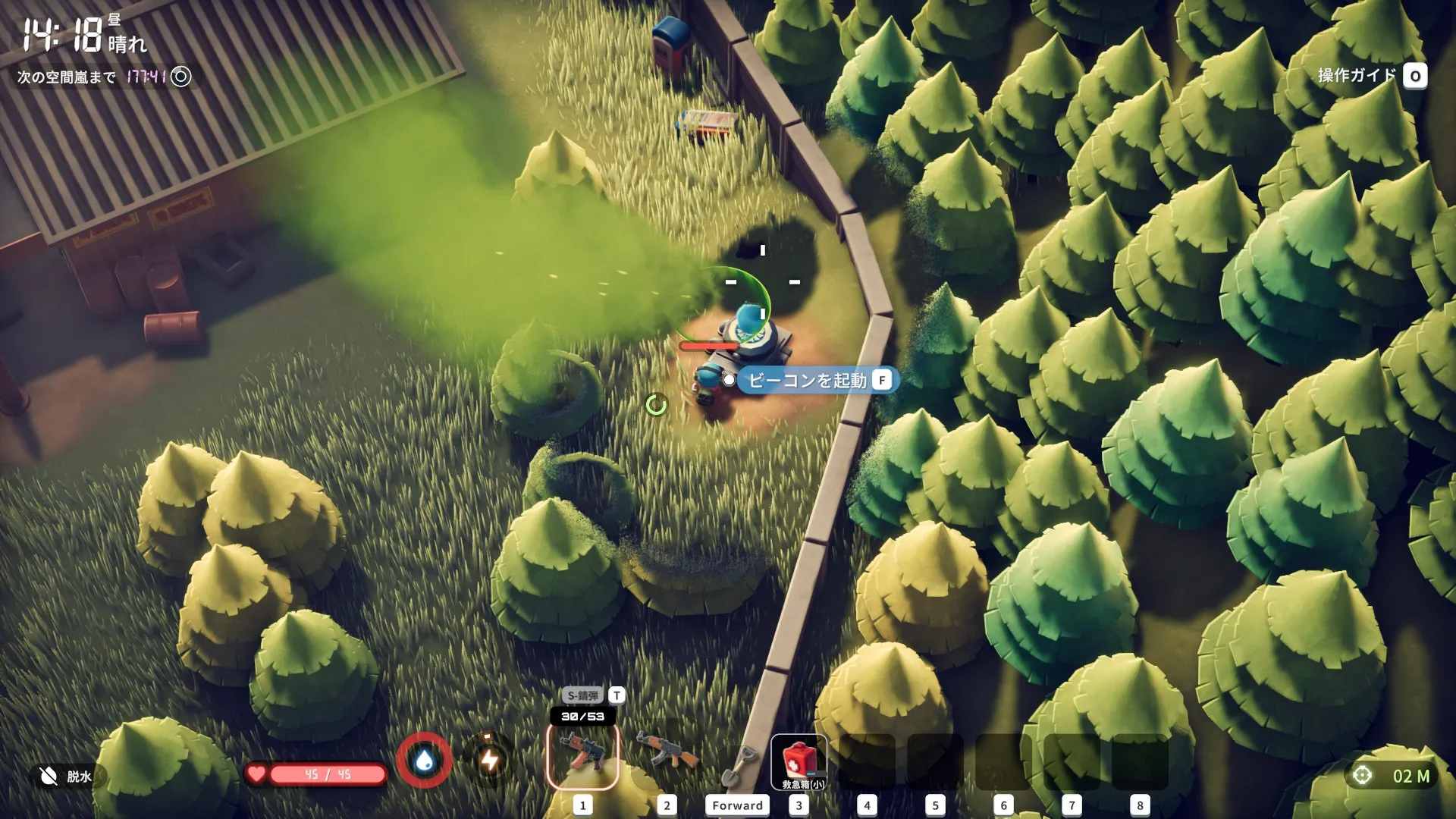Select the first rifle weapon slot
The width and height of the screenshot is (1456, 819).
point(582,756)
